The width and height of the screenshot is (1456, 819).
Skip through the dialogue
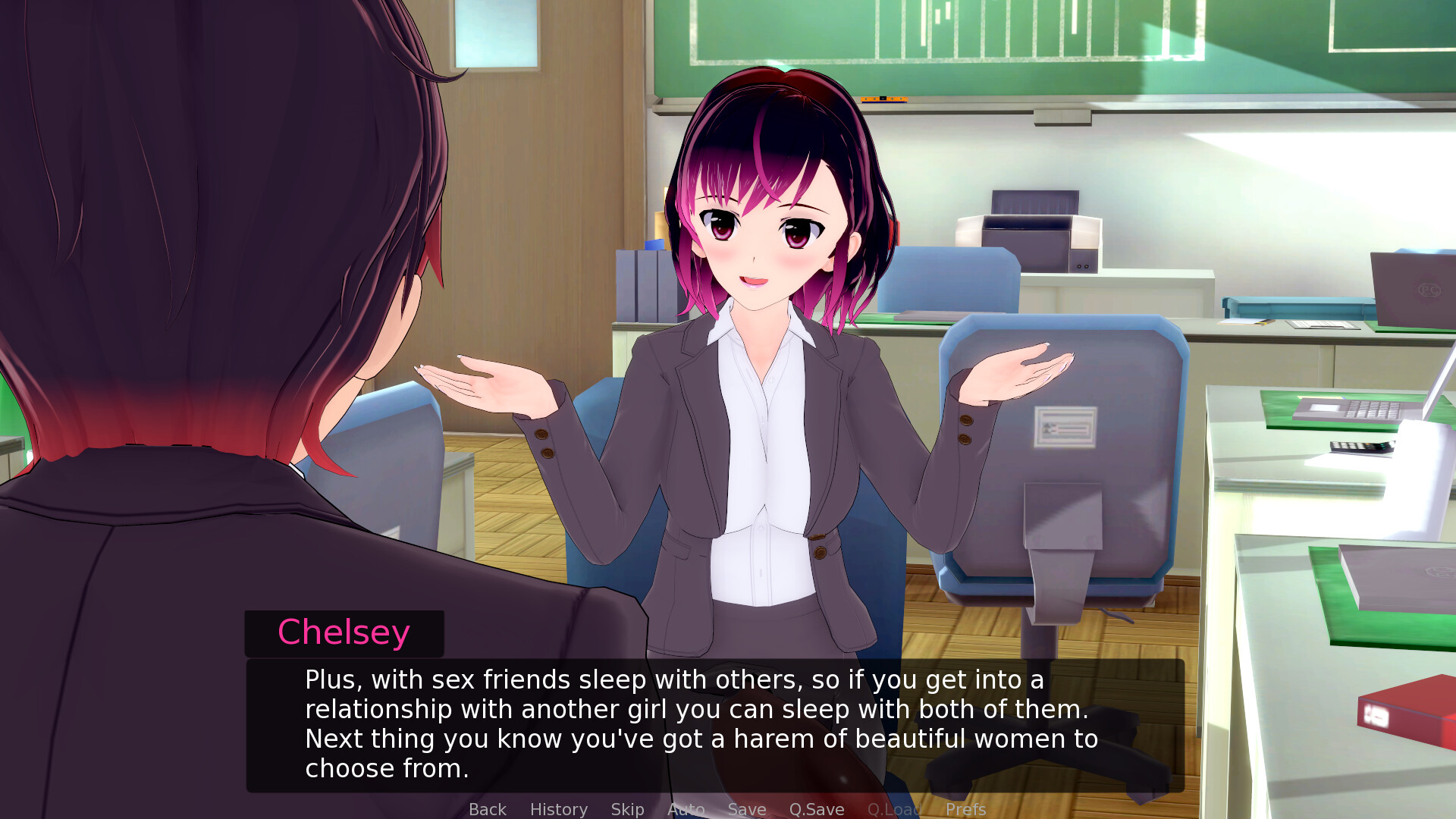tap(627, 809)
